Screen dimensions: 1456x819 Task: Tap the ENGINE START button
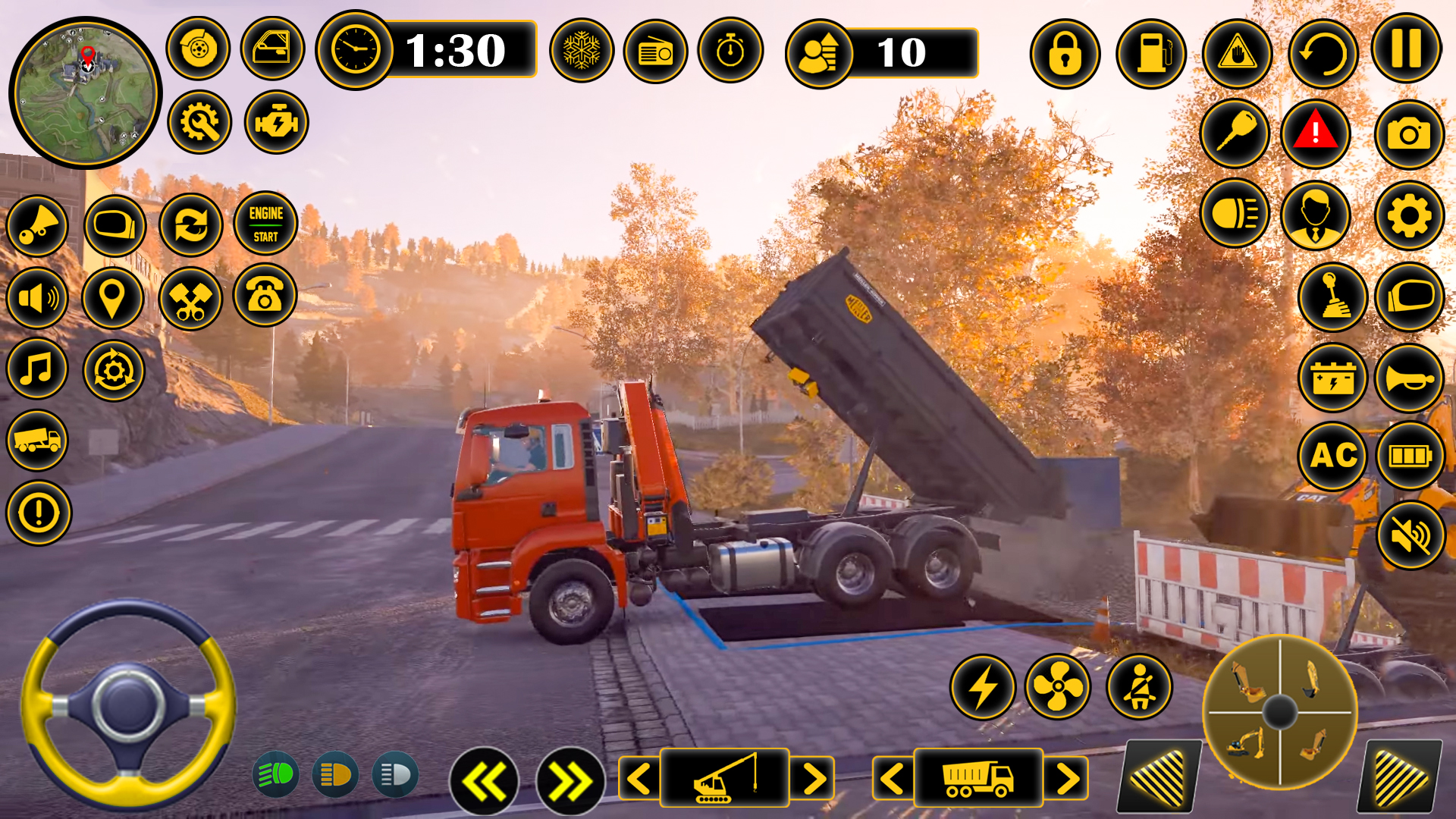point(265,224)
